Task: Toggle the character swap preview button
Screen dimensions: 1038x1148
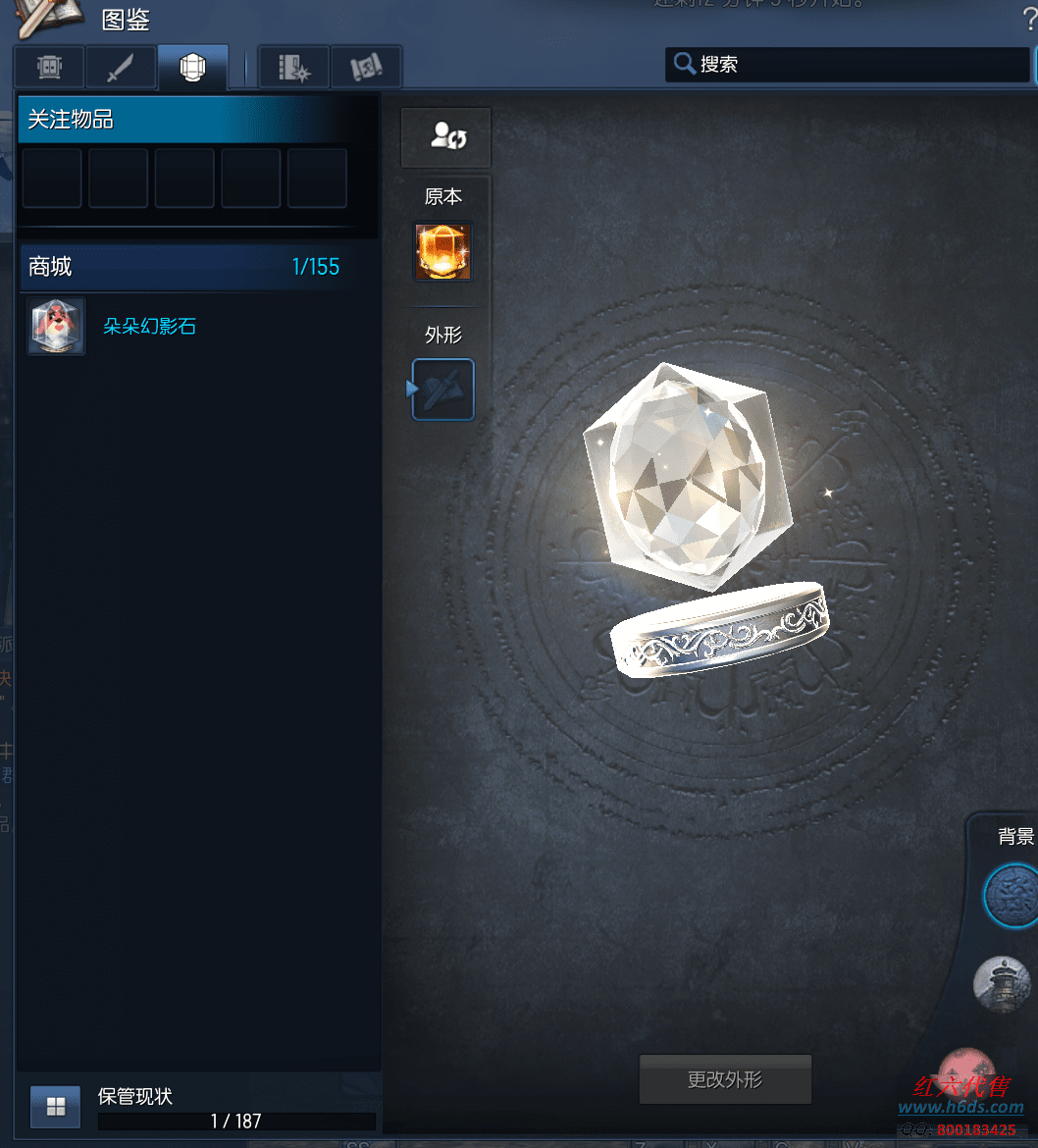Action: (x=446, y=136)
